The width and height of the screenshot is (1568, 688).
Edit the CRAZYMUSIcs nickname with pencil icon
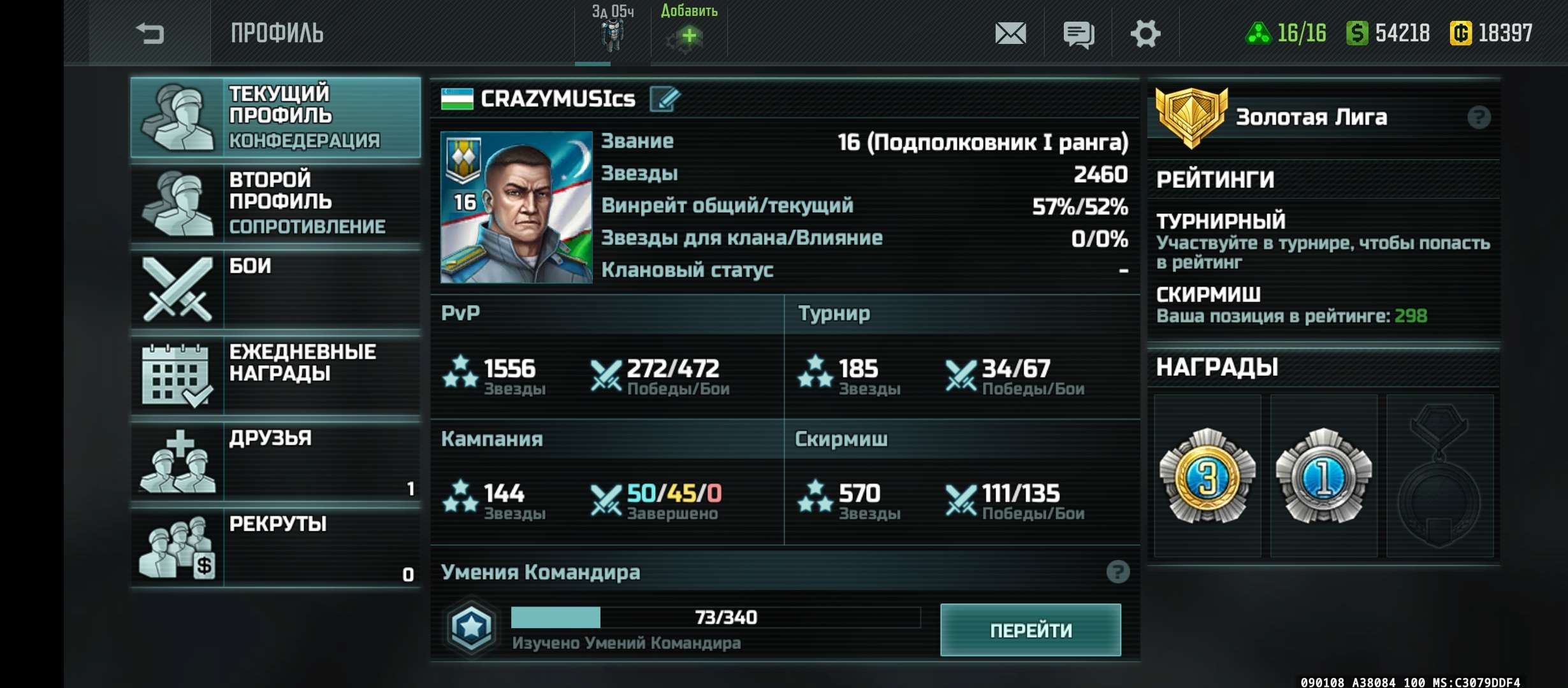click(665, 99)
